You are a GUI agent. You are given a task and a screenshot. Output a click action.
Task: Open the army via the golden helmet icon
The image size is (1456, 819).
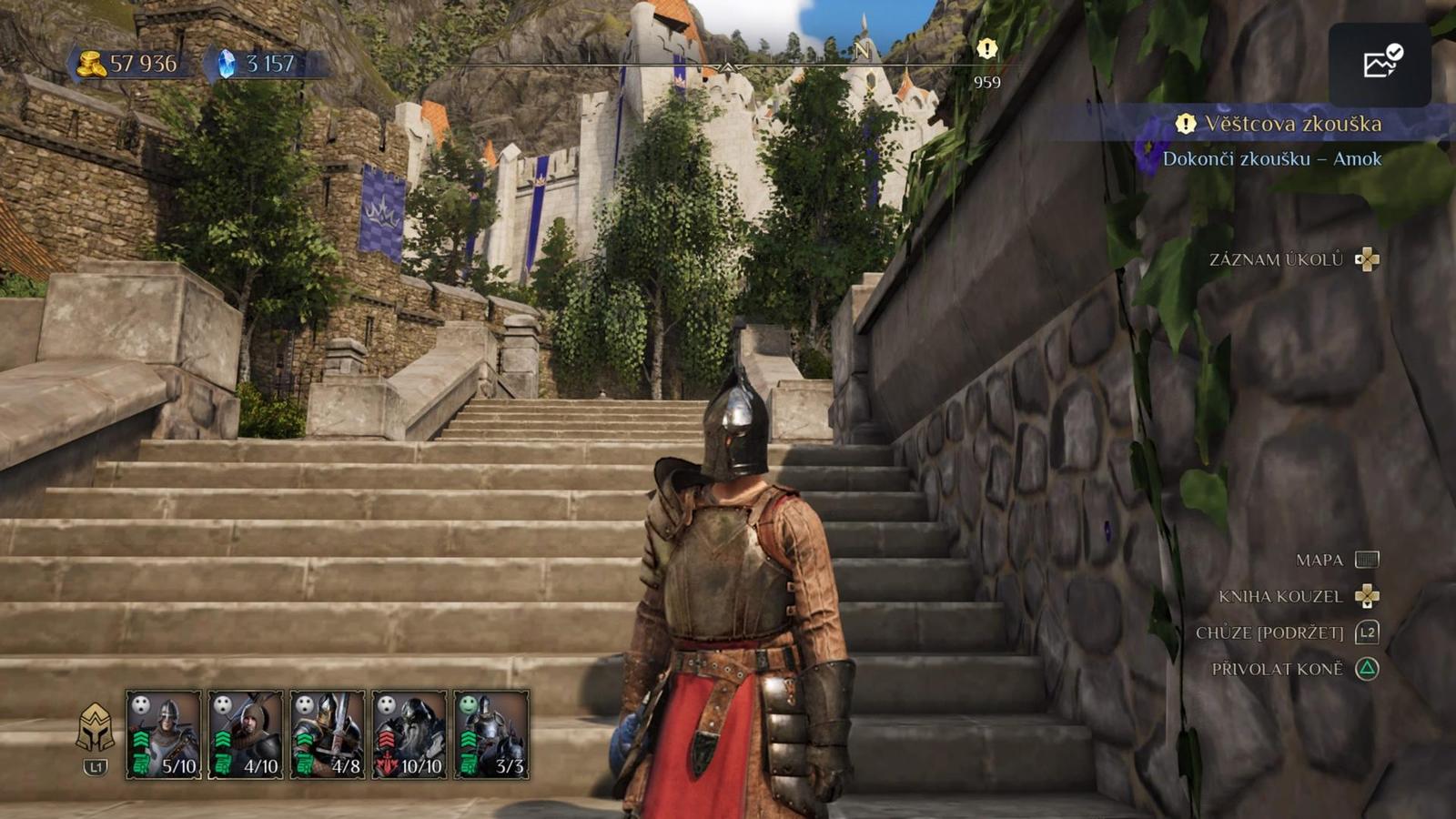point(95,728)
